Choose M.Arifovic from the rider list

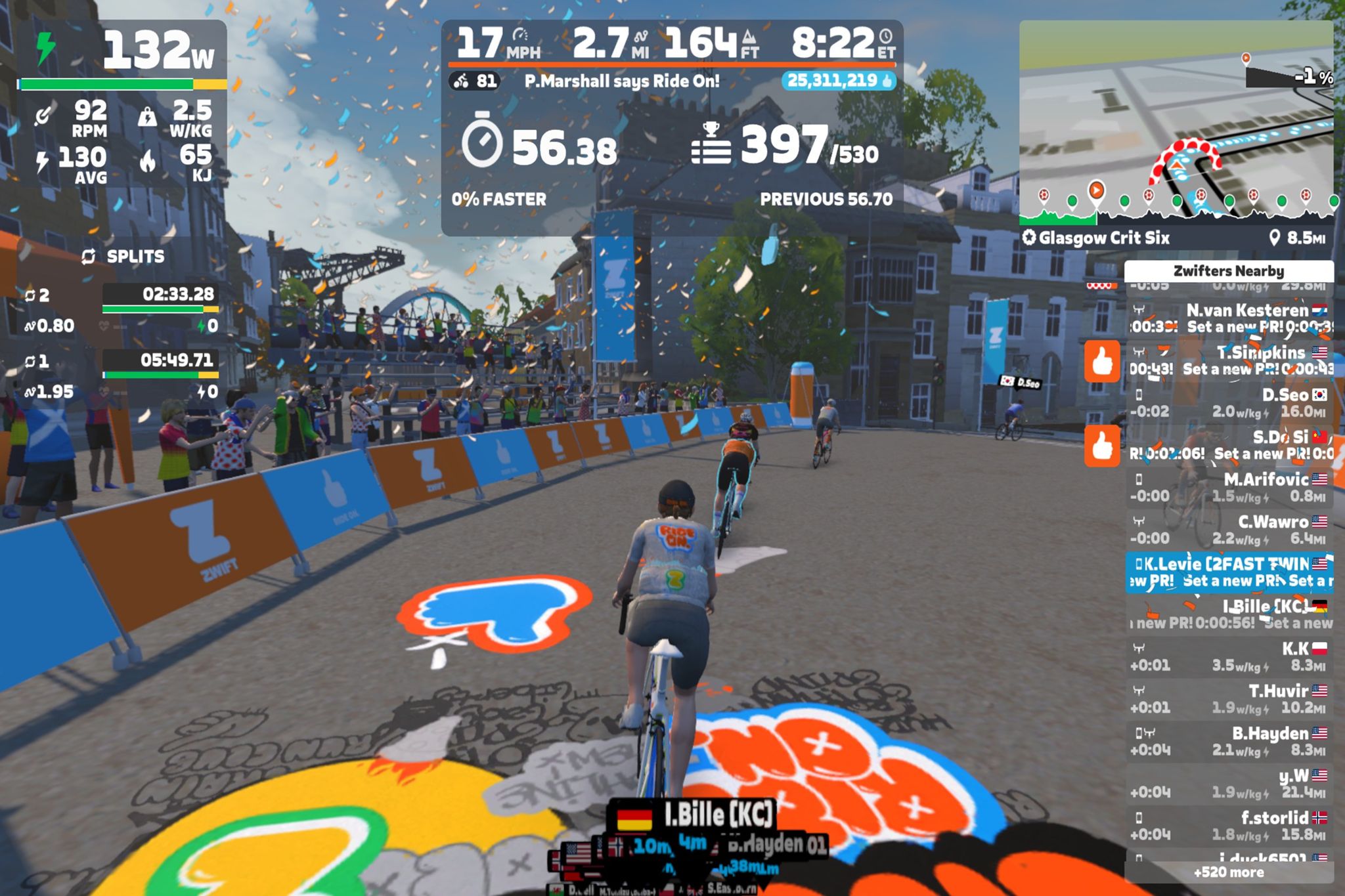[1229, 487]
